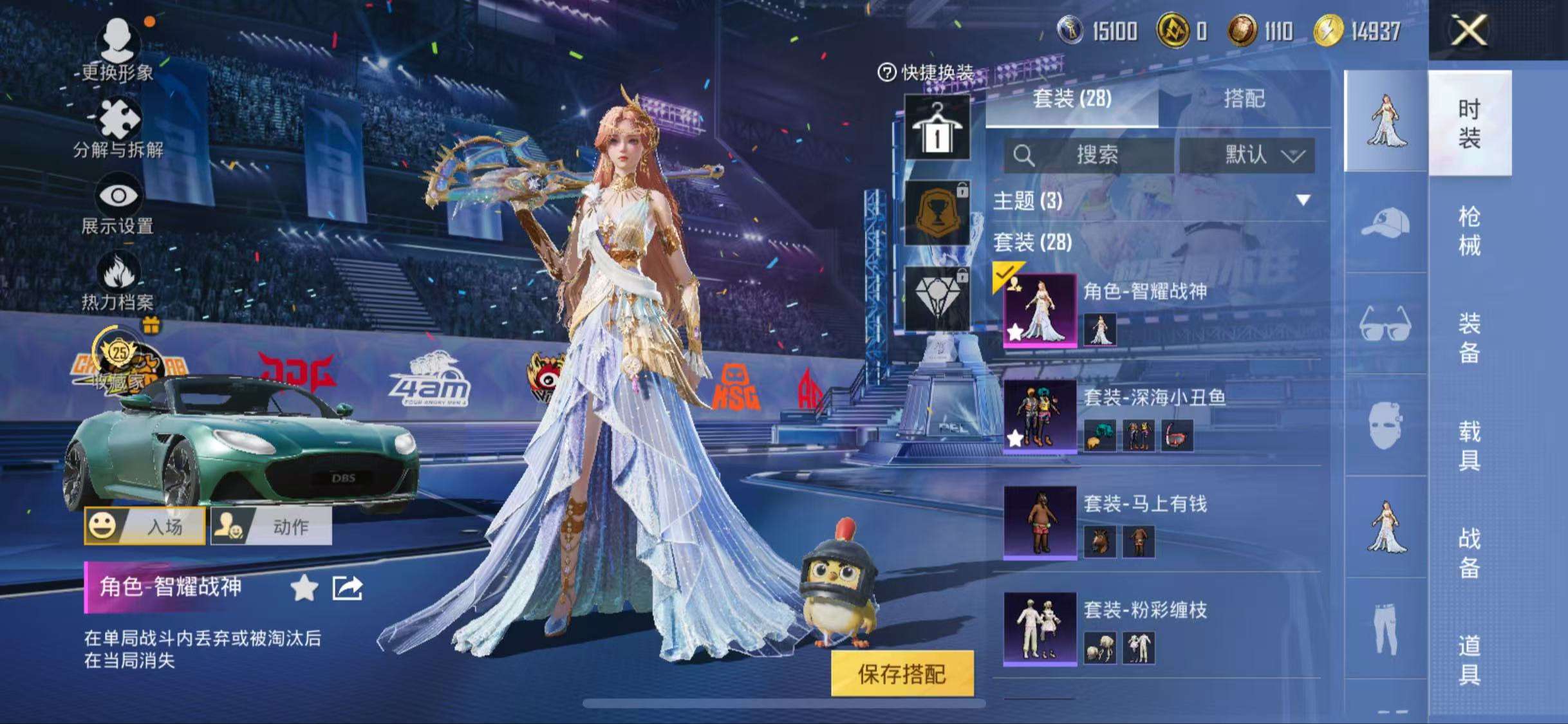Select the 动作 emote button
Viewport: 1568px width, 724px height.
(271, 526)
